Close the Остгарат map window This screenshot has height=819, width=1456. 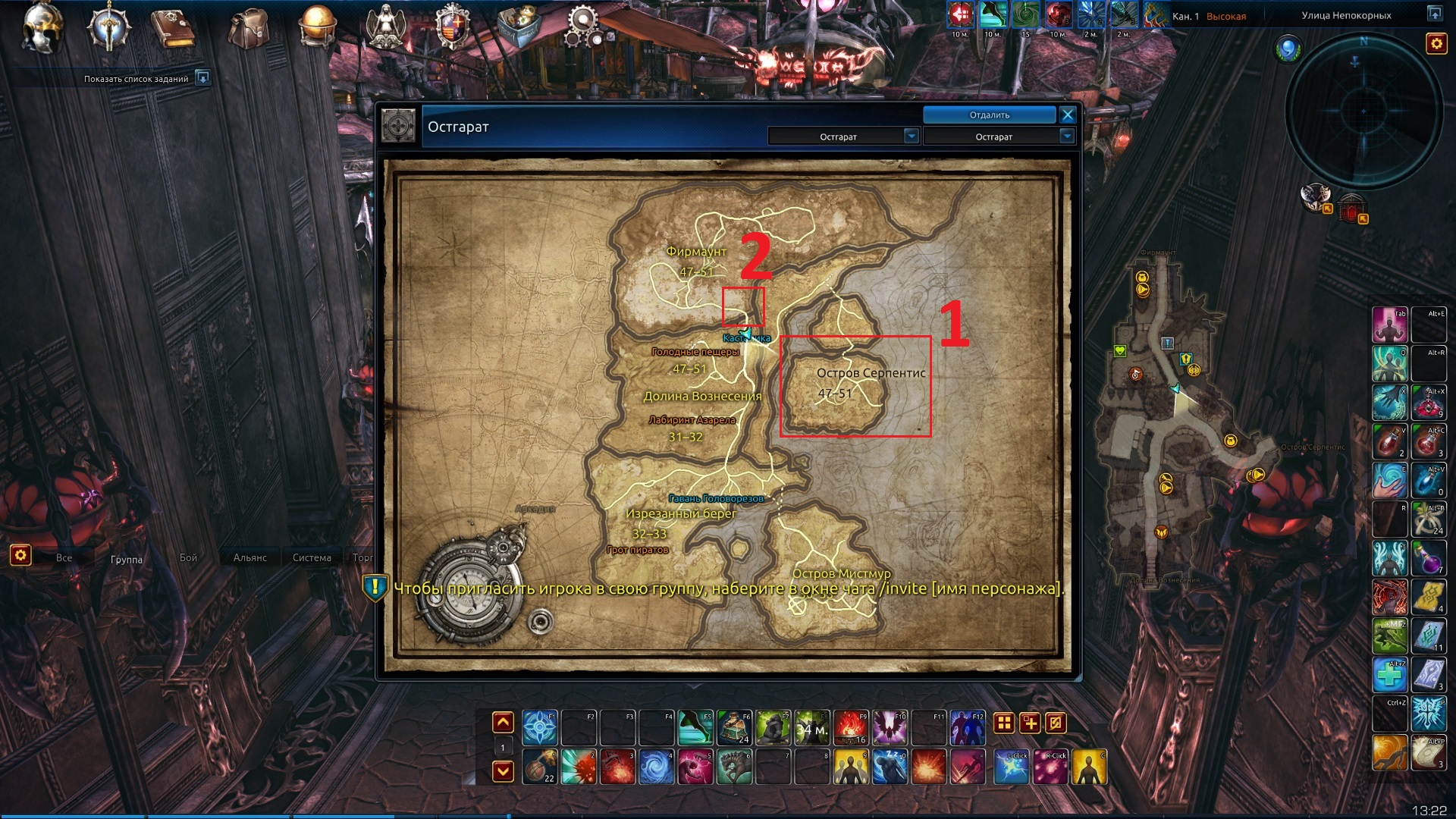click(x=1068, y=115)
